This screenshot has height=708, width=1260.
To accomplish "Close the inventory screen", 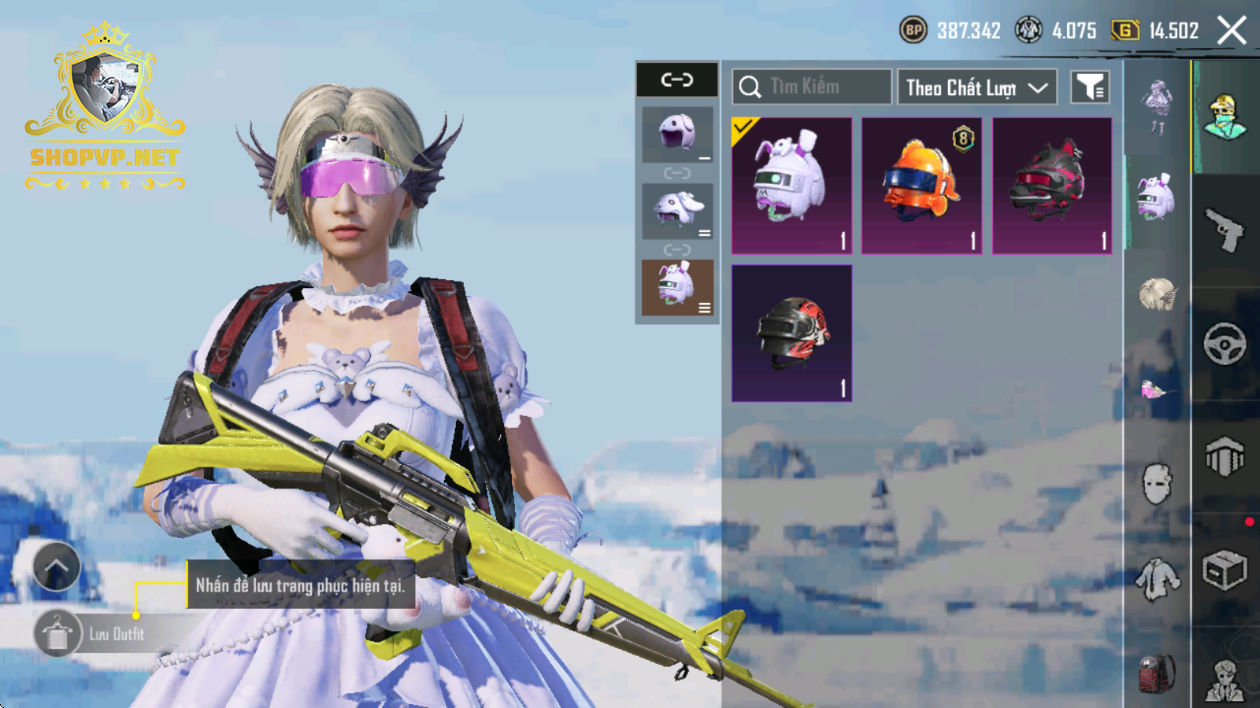I will 1232,31.
